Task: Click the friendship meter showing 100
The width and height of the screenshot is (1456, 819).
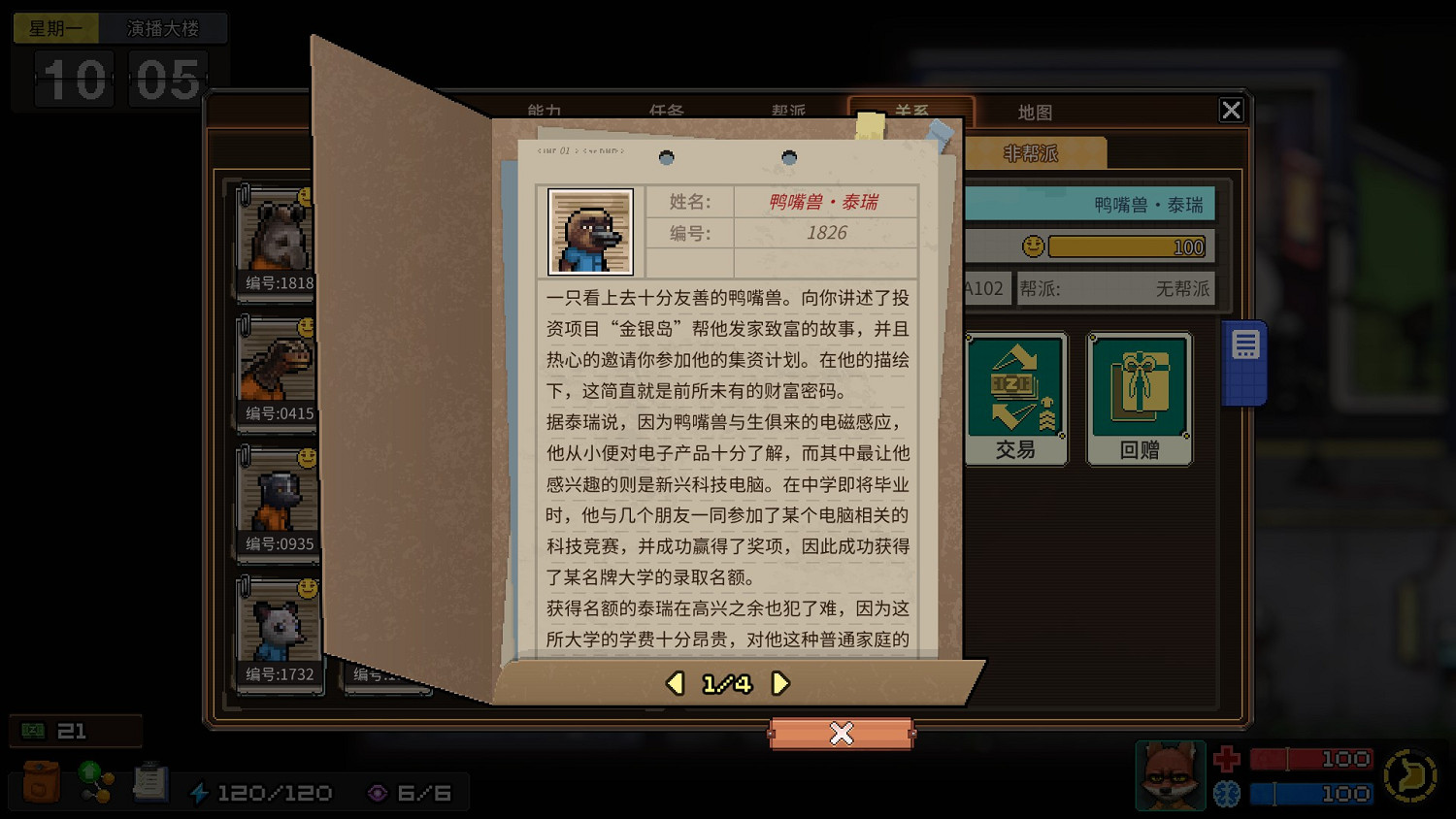Action: (x=1126, y=246)
